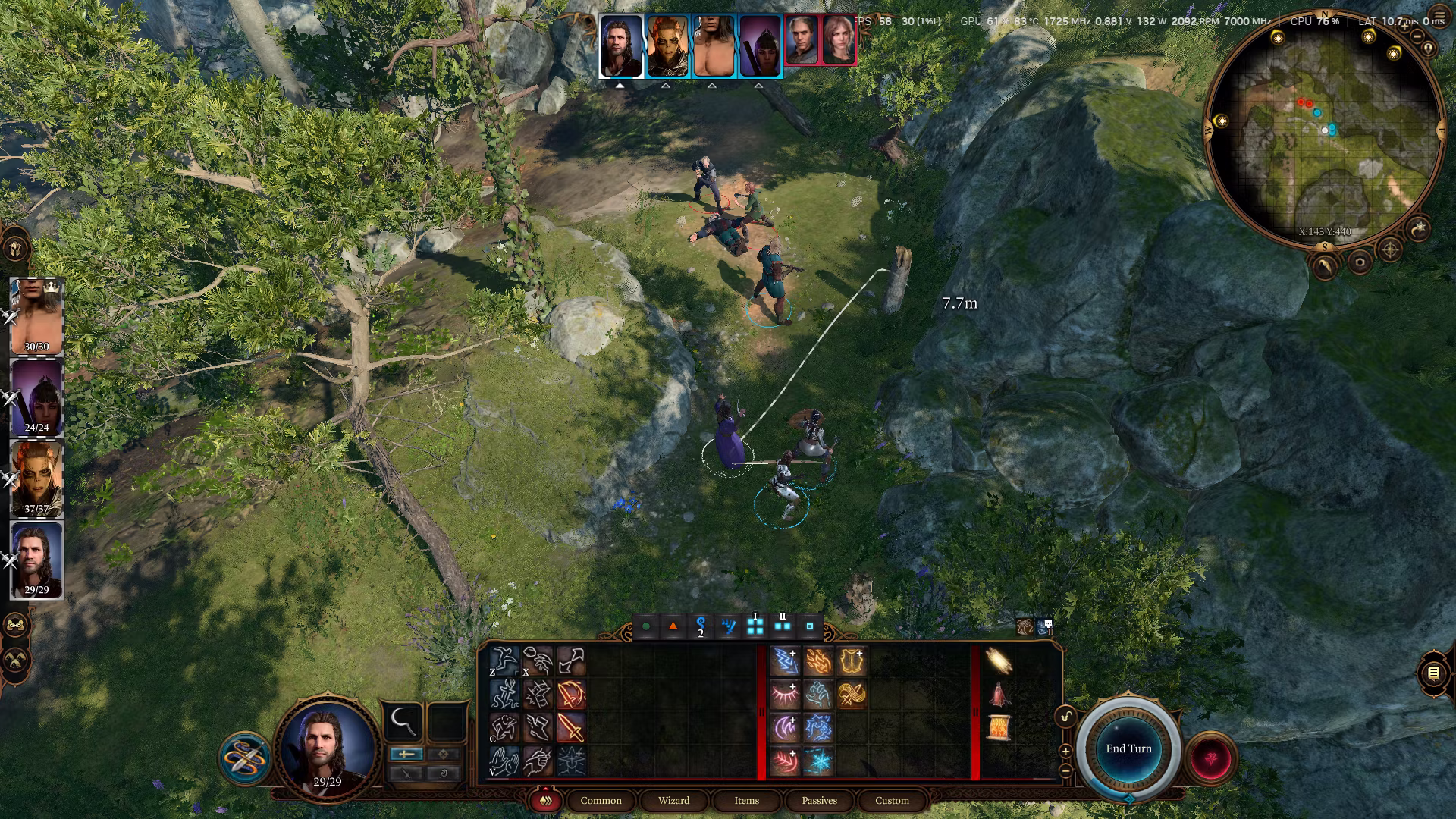Cast the Mage Armour spell
This screenshot has height=819, width=1456.
pyautogui.click(x=852, y=661)
